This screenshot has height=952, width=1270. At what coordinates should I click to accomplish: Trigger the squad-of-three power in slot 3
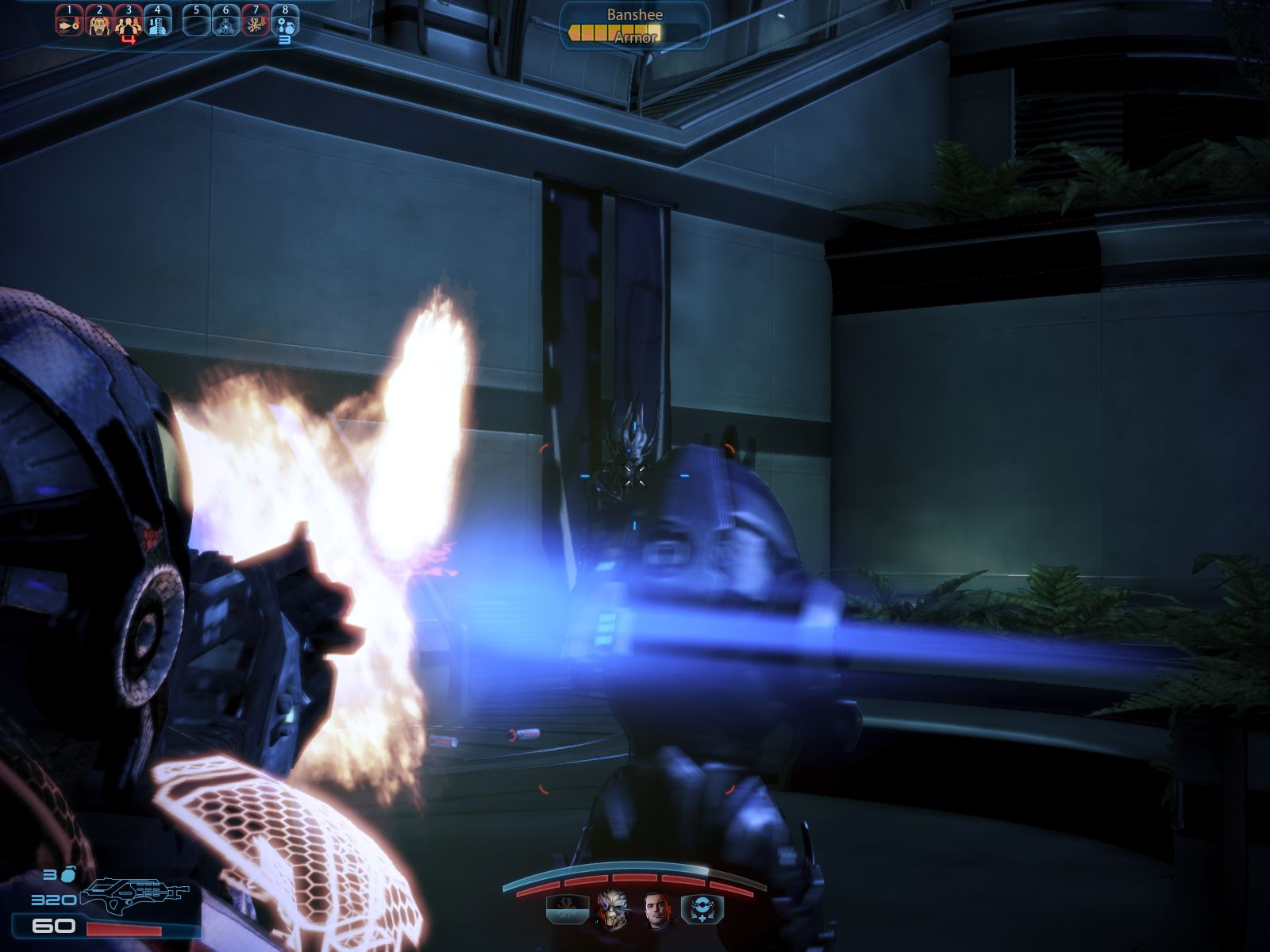click(129, 25)
